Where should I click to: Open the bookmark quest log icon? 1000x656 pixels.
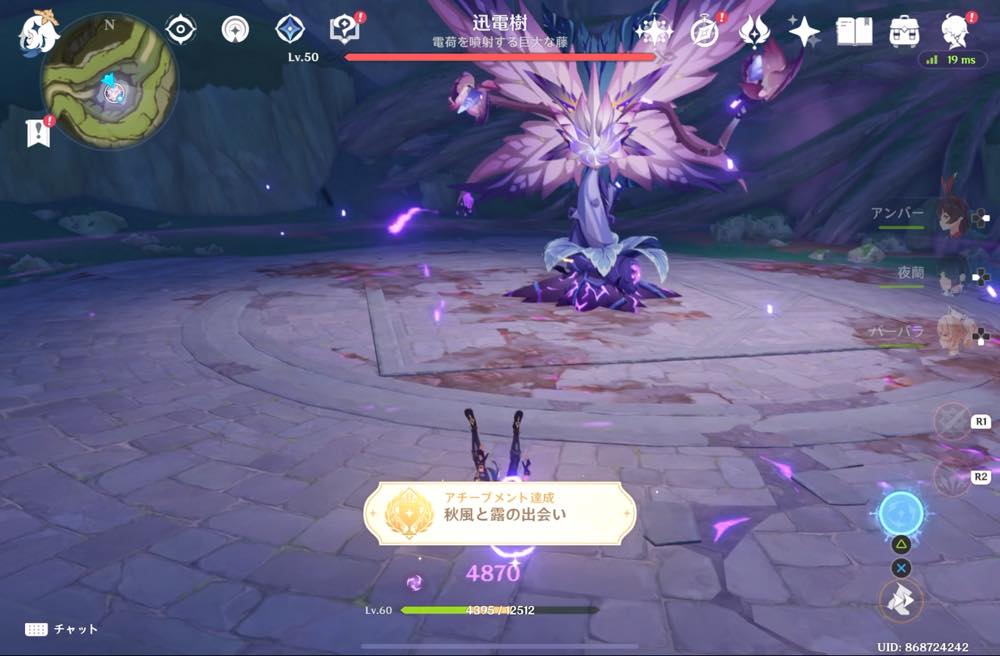tap(38, 132)
